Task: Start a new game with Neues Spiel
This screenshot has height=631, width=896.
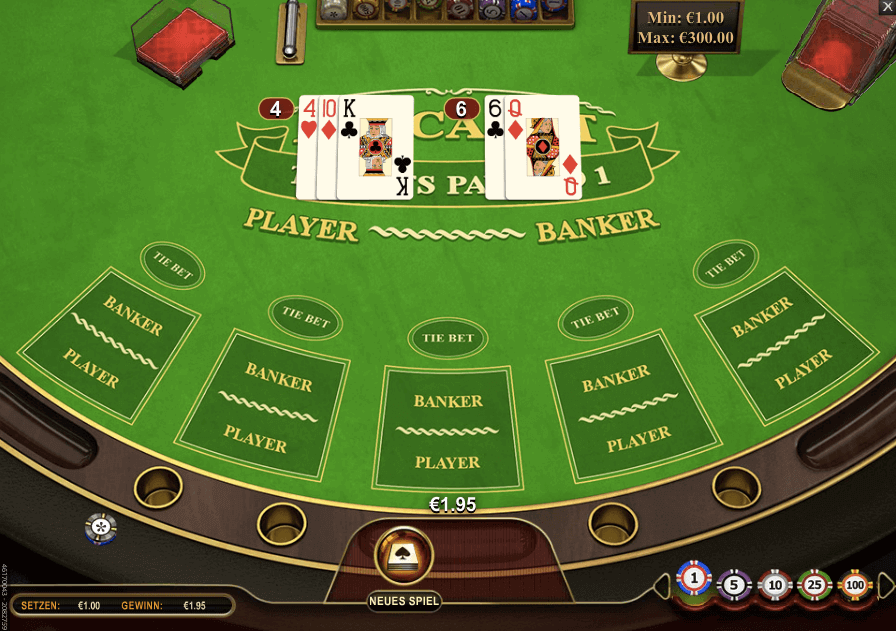Action: 404,556
